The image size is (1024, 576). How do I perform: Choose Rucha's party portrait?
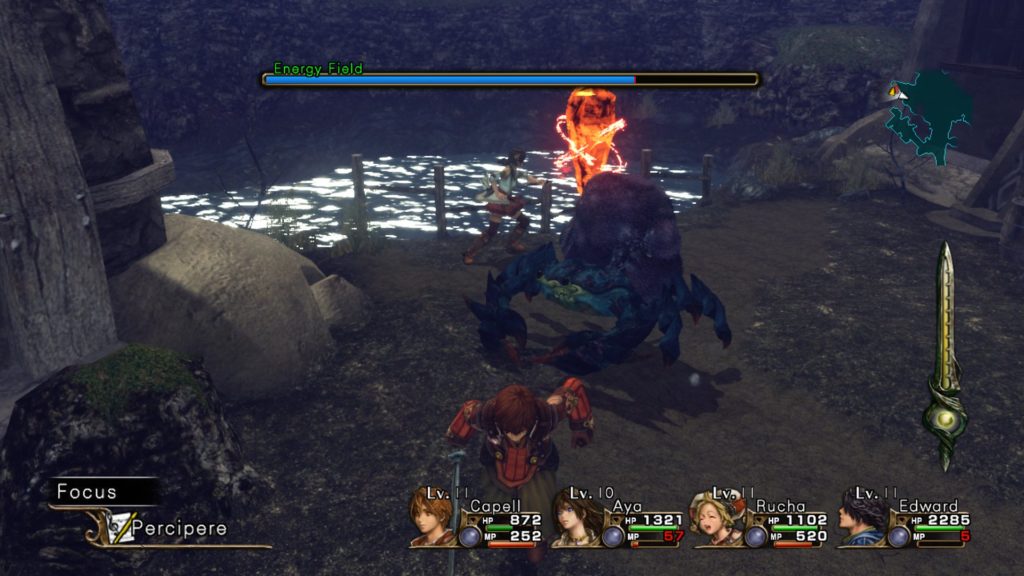tap(716, 519)
